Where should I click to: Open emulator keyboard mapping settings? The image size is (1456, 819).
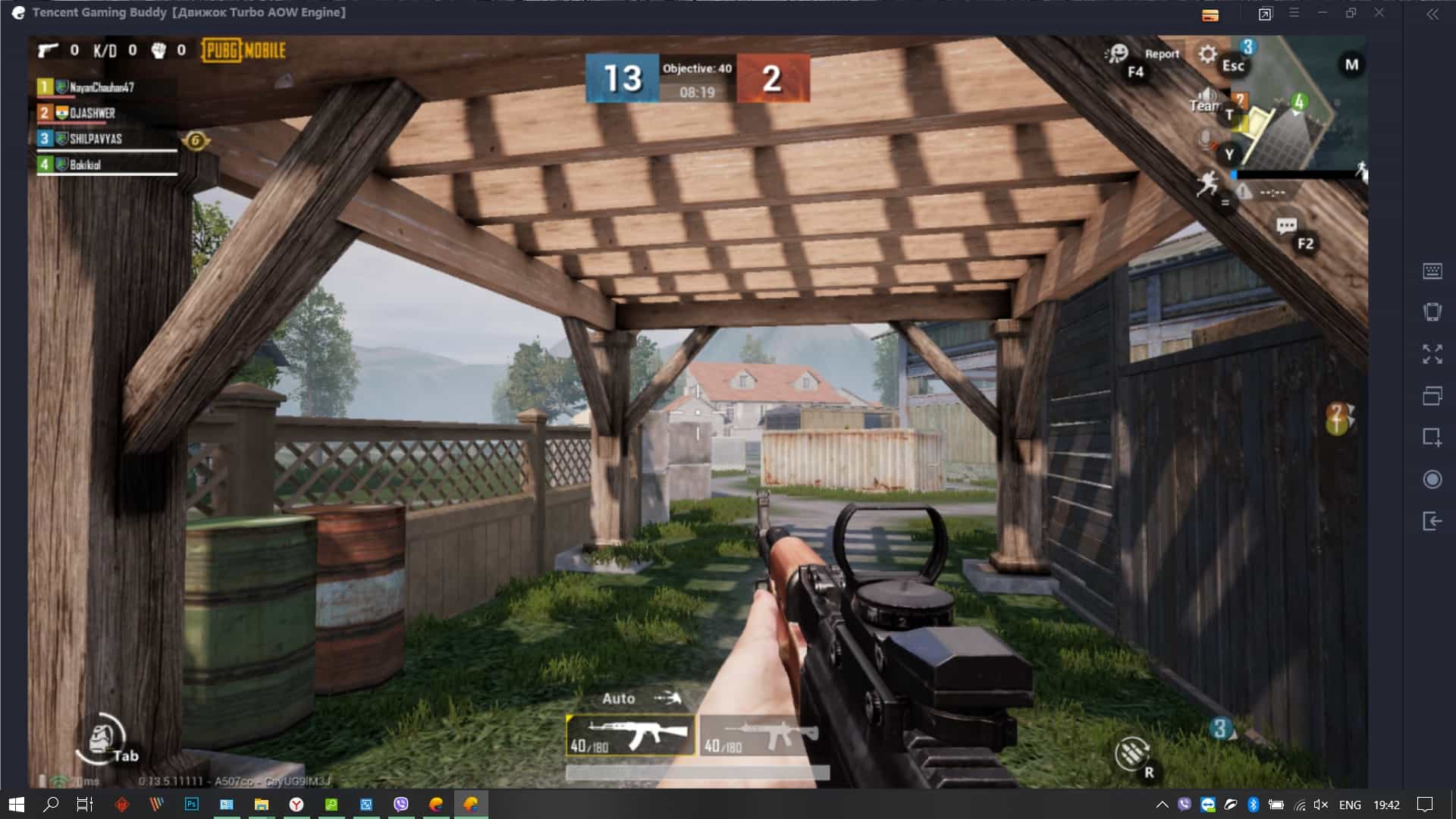click(x=1432, y=271)
